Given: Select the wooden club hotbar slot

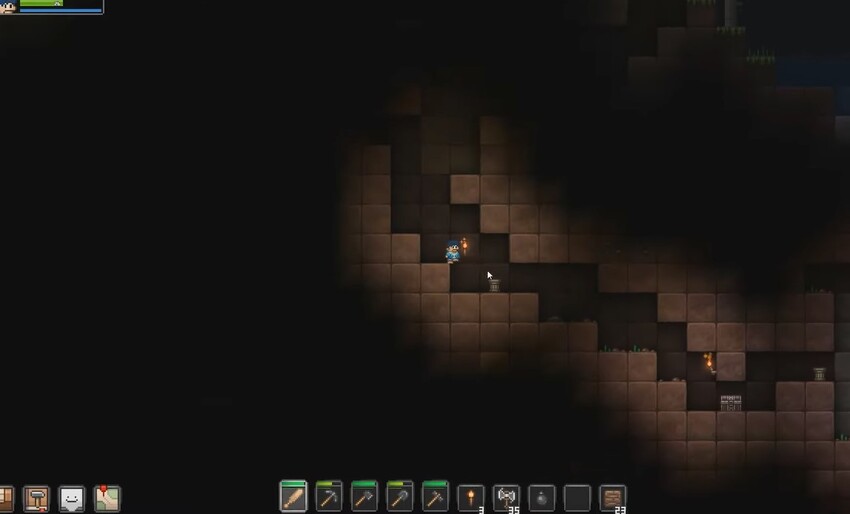Looking at the screenshot, I should [293, 496].
